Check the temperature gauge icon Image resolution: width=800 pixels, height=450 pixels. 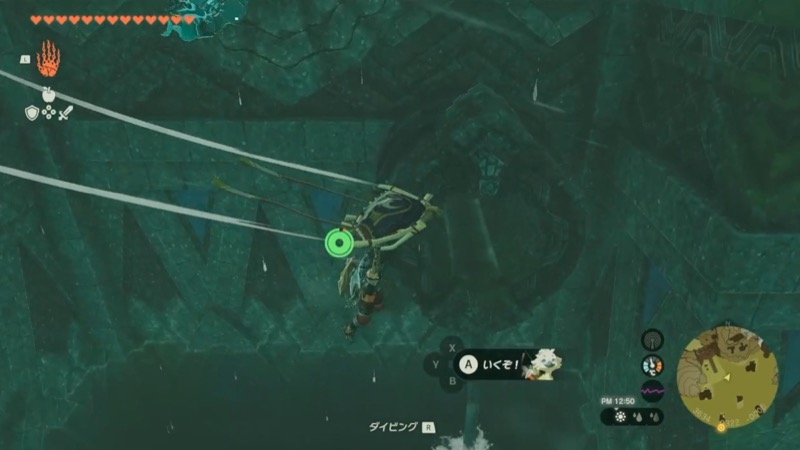pos(652,366)
